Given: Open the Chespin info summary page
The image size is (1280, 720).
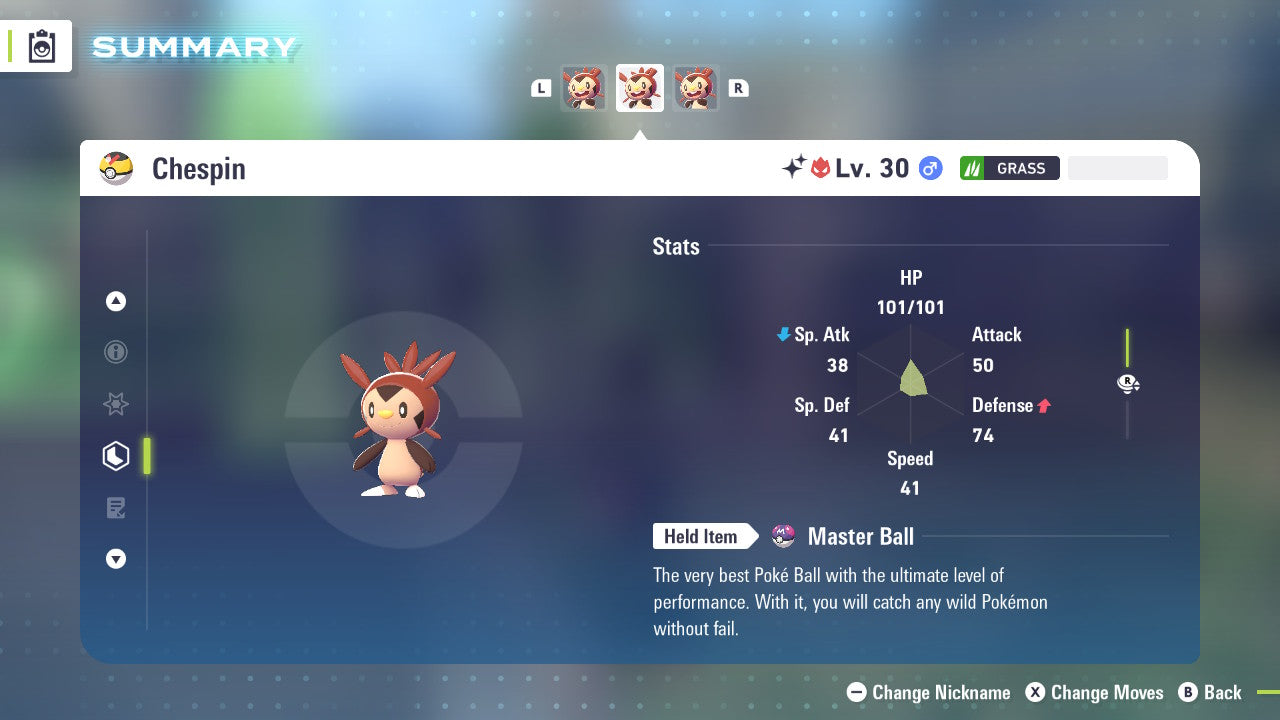Looking at the screenshot, I should [x=116, y=352].
